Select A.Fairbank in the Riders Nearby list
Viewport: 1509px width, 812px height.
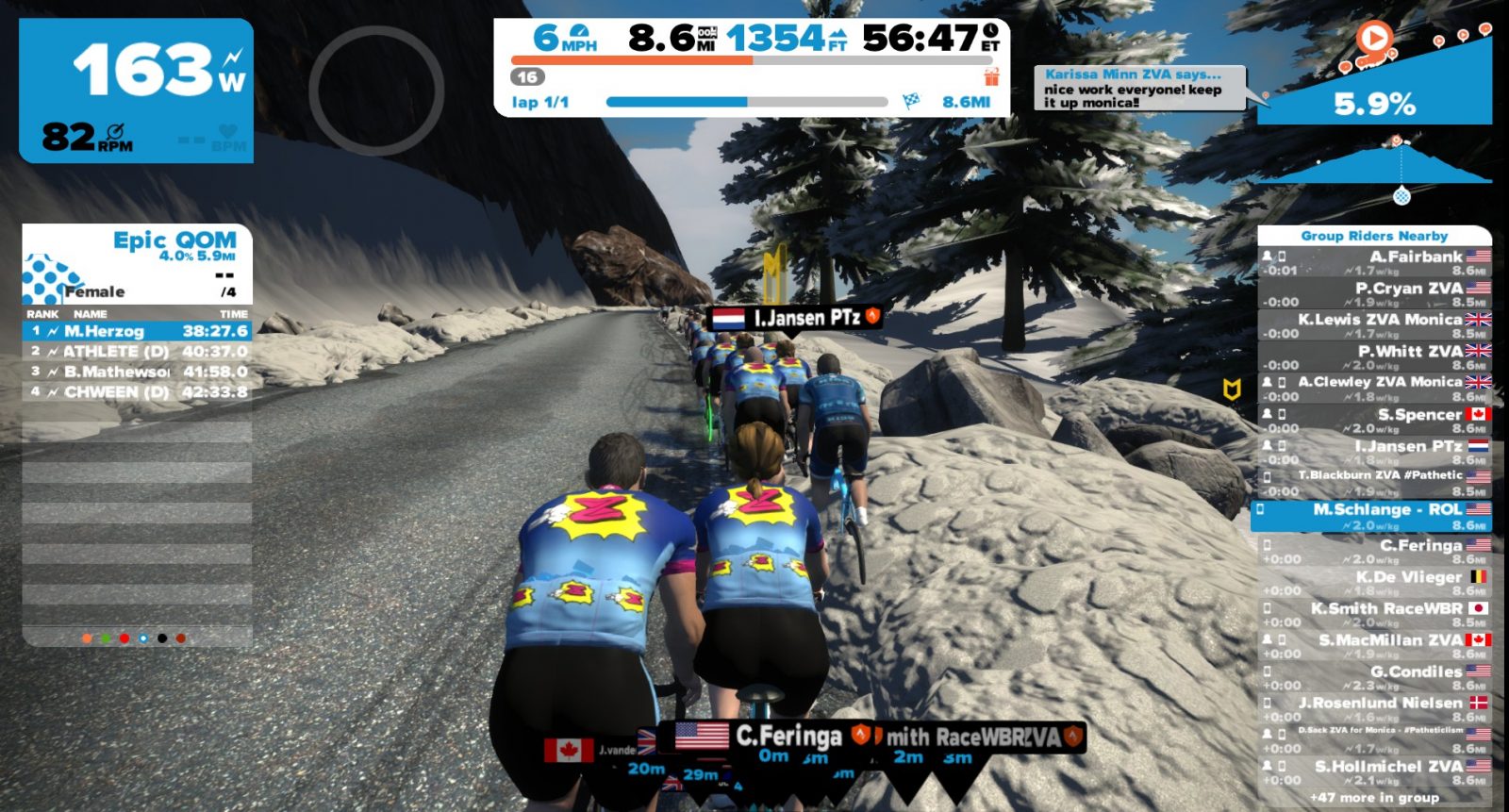pyautogui.click(x=1375, y=263)
